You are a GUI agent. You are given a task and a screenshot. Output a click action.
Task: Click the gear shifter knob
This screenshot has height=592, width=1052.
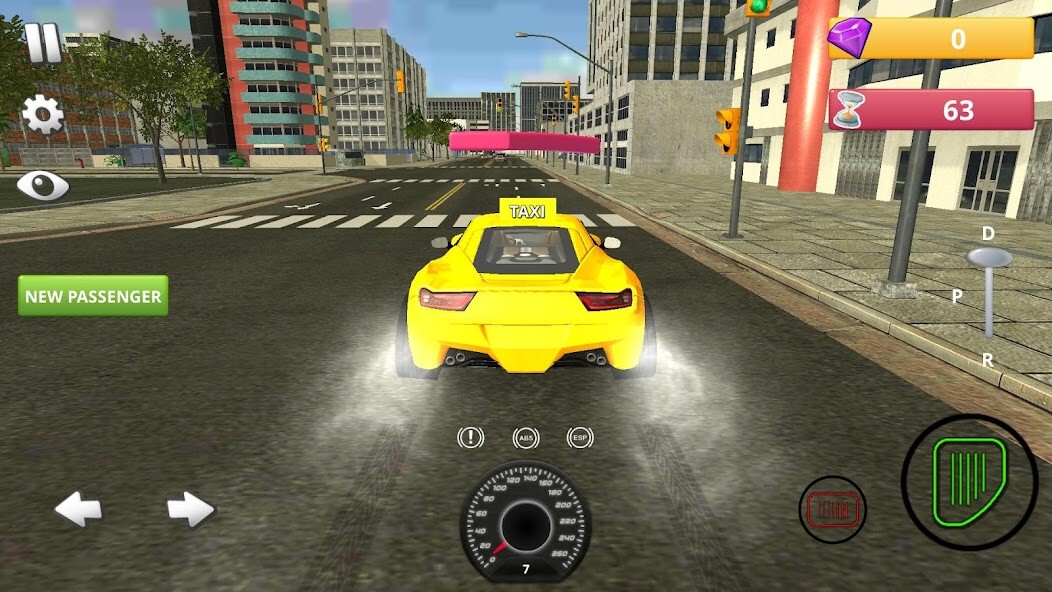pyautogui.click(x=988, y=258)
